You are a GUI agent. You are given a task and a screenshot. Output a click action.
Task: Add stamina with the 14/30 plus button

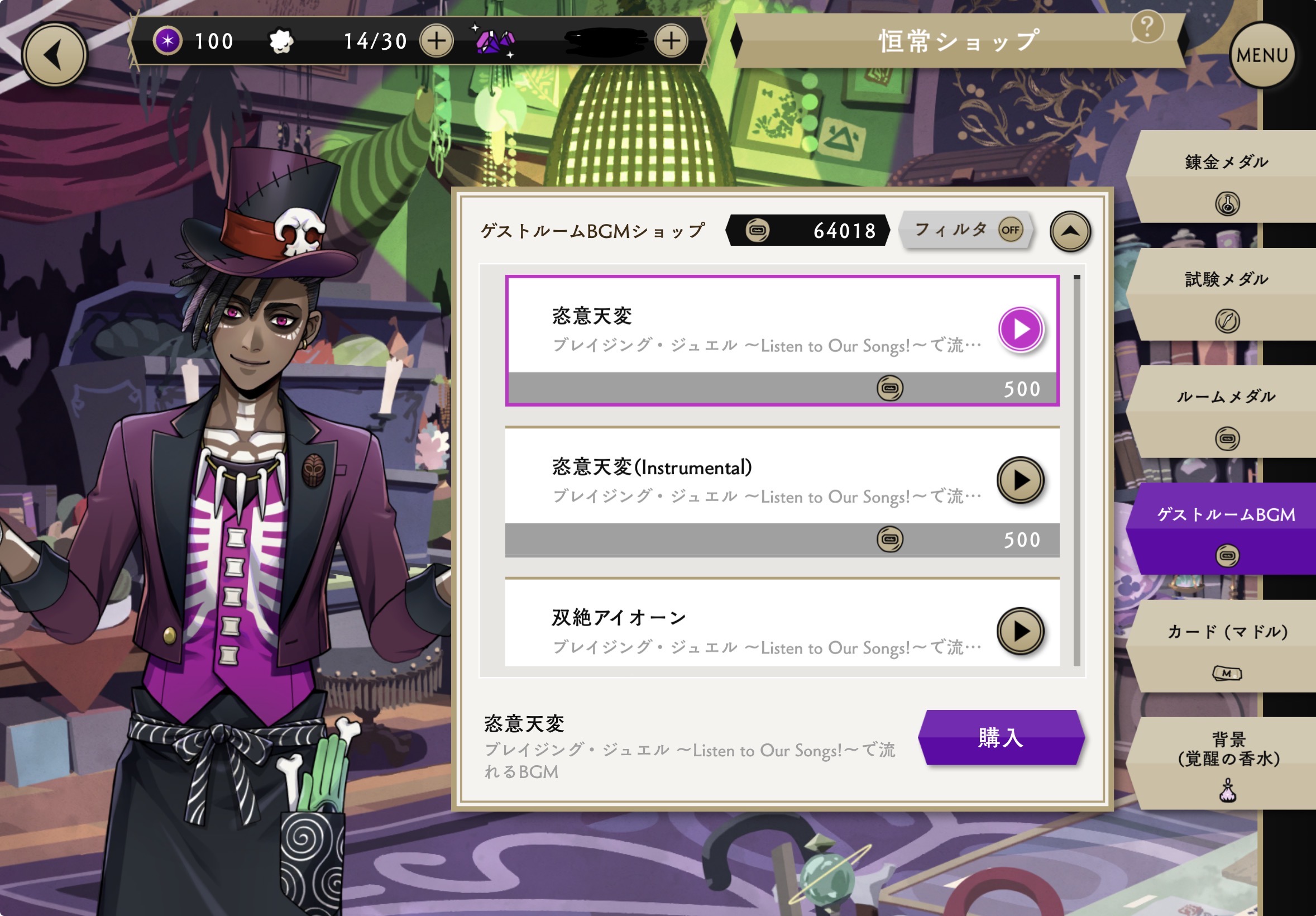click(x=436, y=41)
